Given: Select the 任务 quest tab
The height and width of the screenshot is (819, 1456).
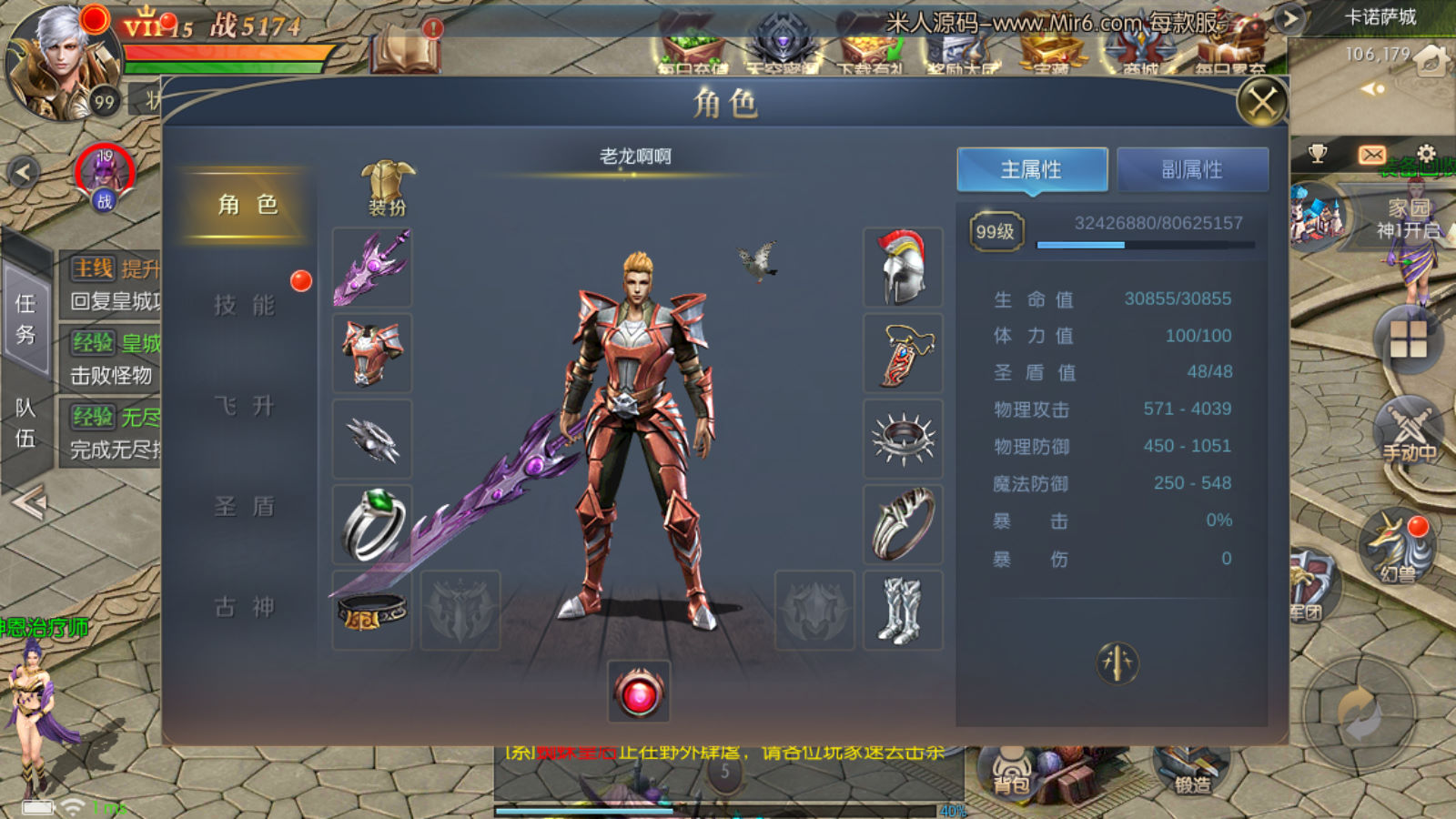Looking at the screenshot, I should click(25, 318).
